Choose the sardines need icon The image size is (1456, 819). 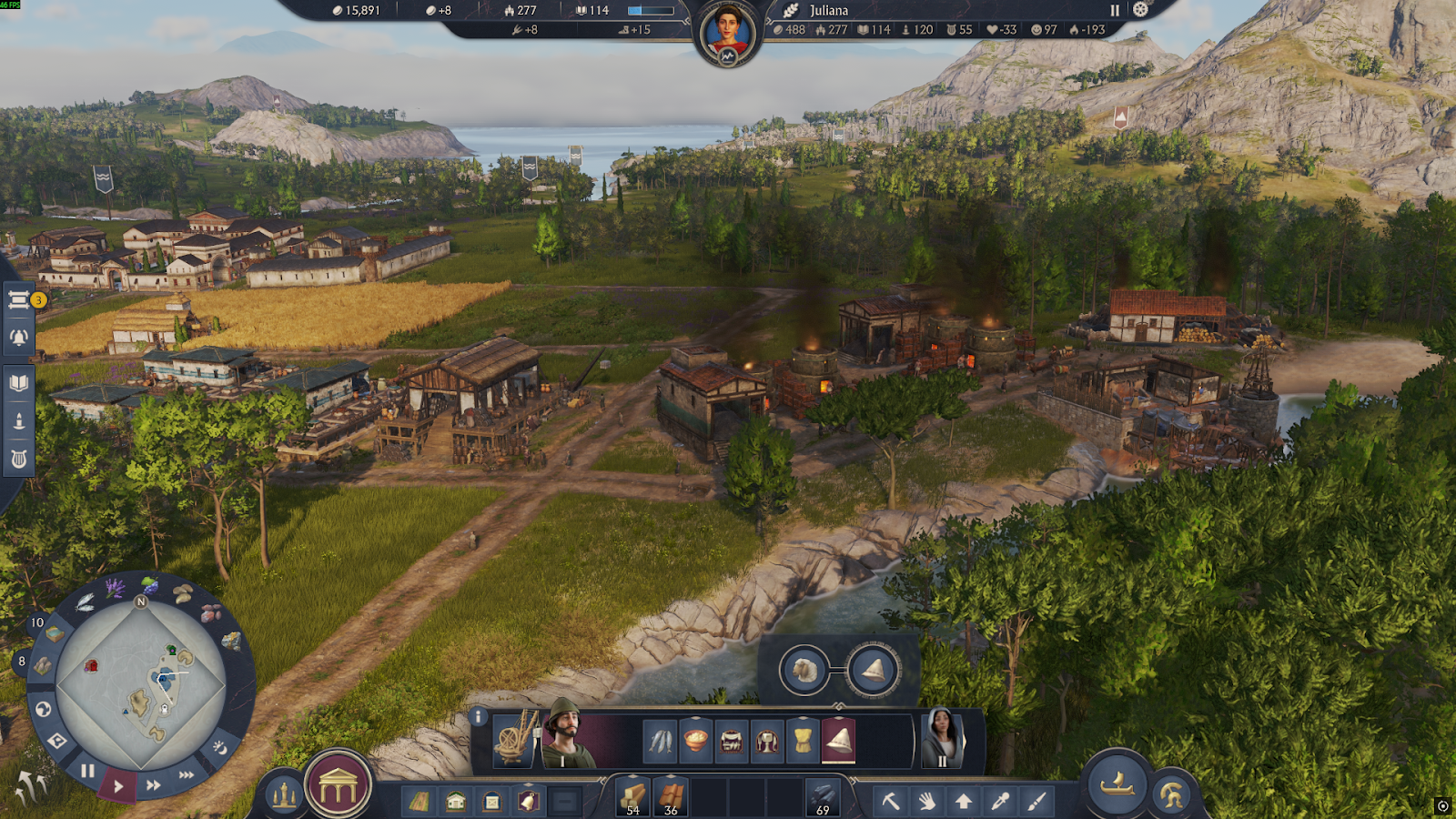tap(660, 741)
